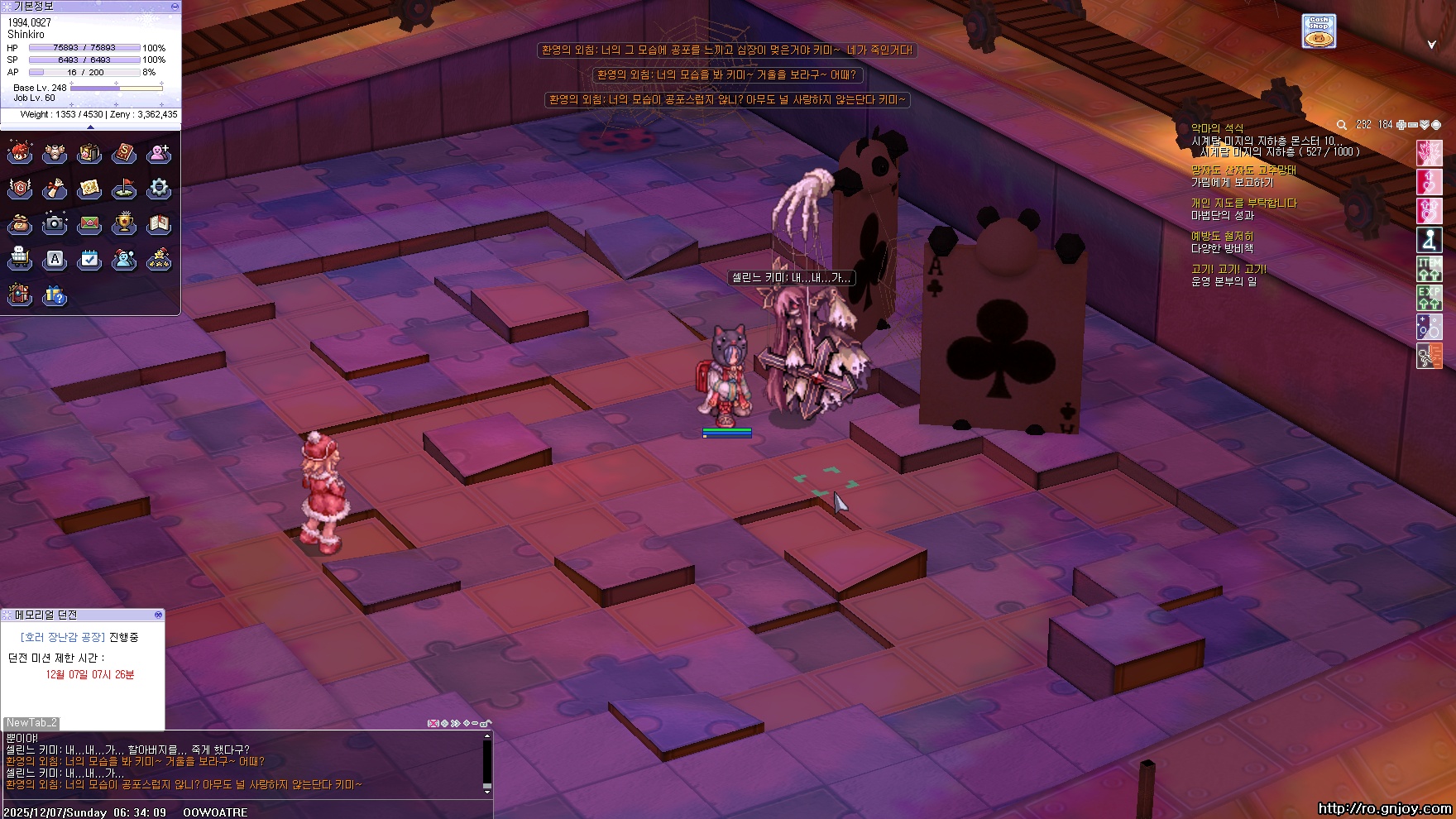Zoom out the minimap with the minus button

point(1413,125)
